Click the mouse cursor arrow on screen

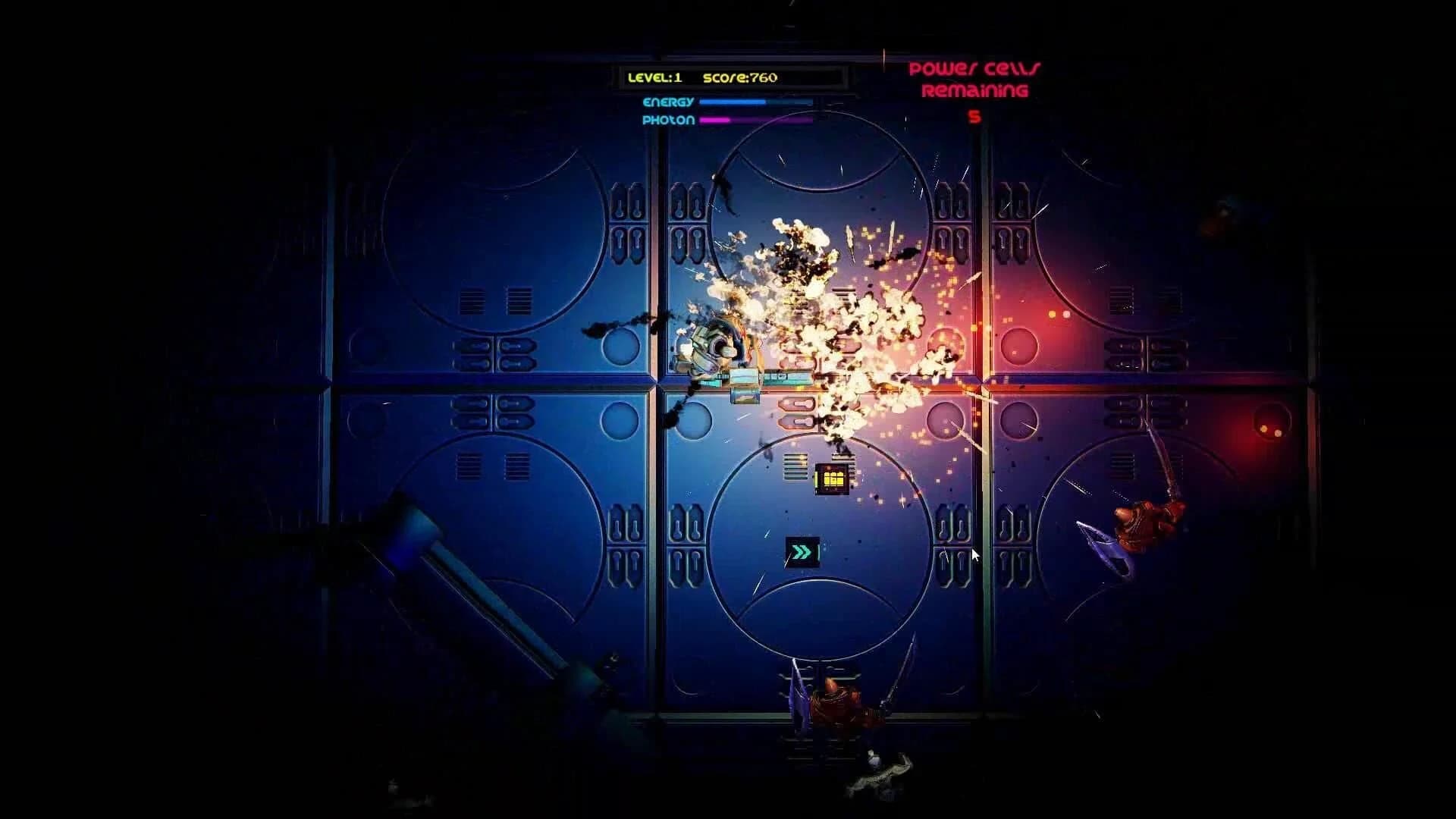974,556
